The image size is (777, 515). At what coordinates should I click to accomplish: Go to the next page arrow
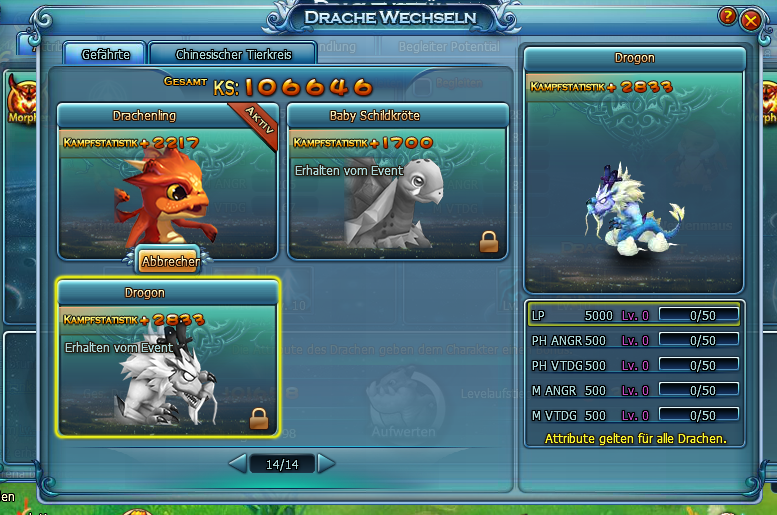326,464
